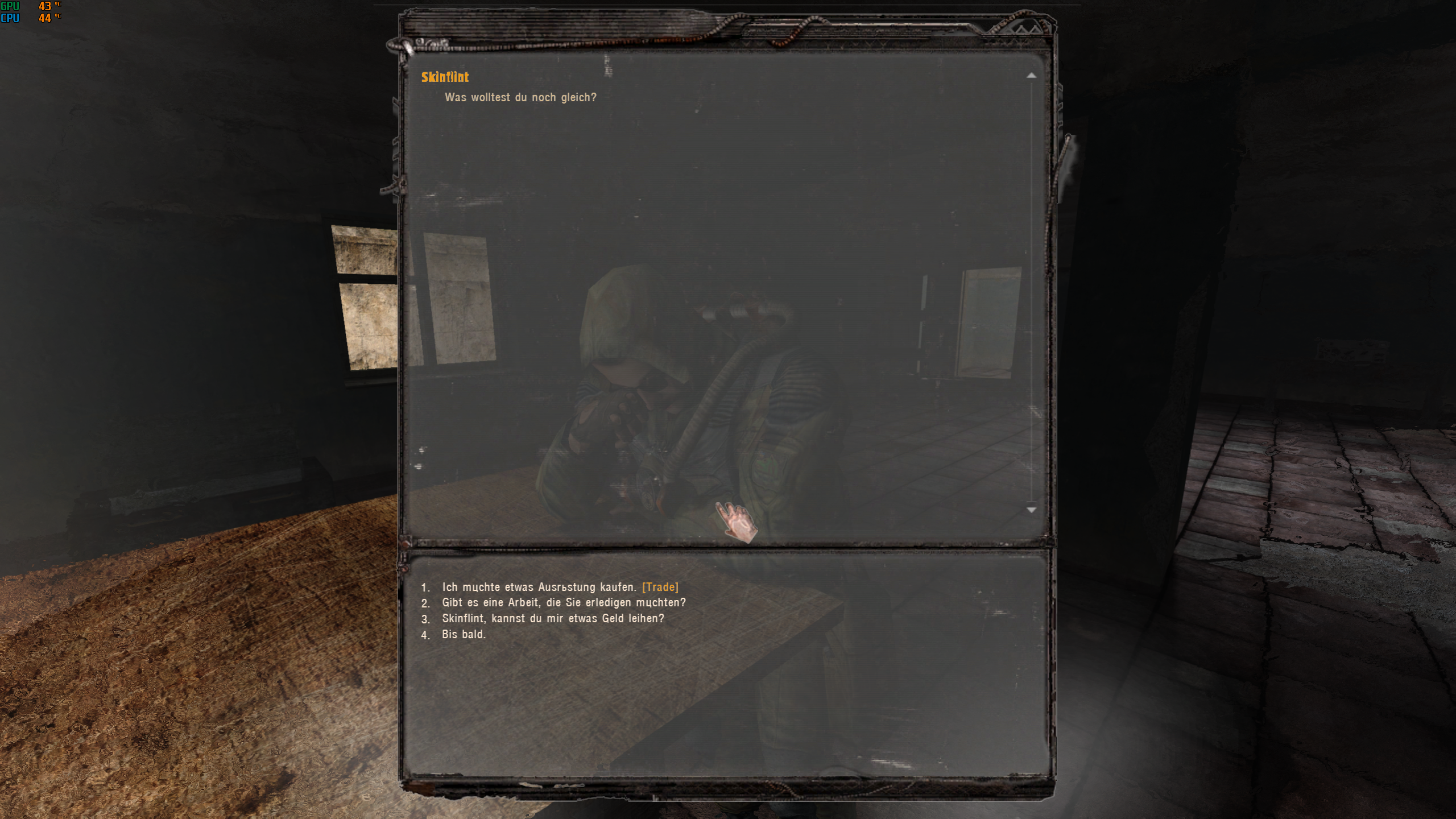Click the Skinflint name label

(x=445, y=77)
